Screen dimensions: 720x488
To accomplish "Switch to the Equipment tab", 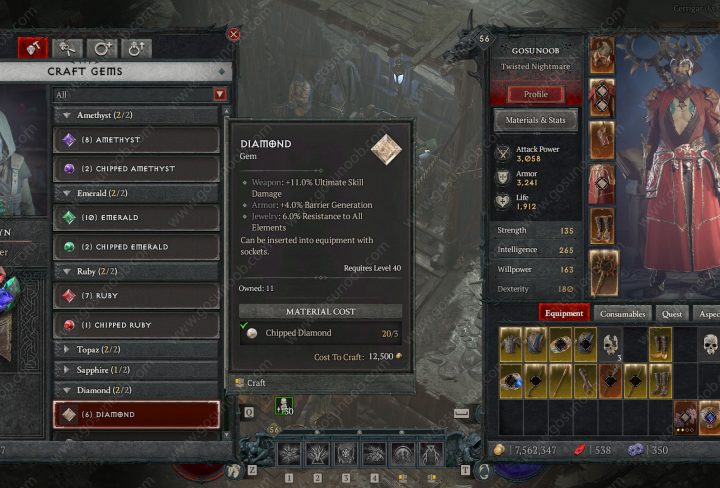I will [563, 313].
